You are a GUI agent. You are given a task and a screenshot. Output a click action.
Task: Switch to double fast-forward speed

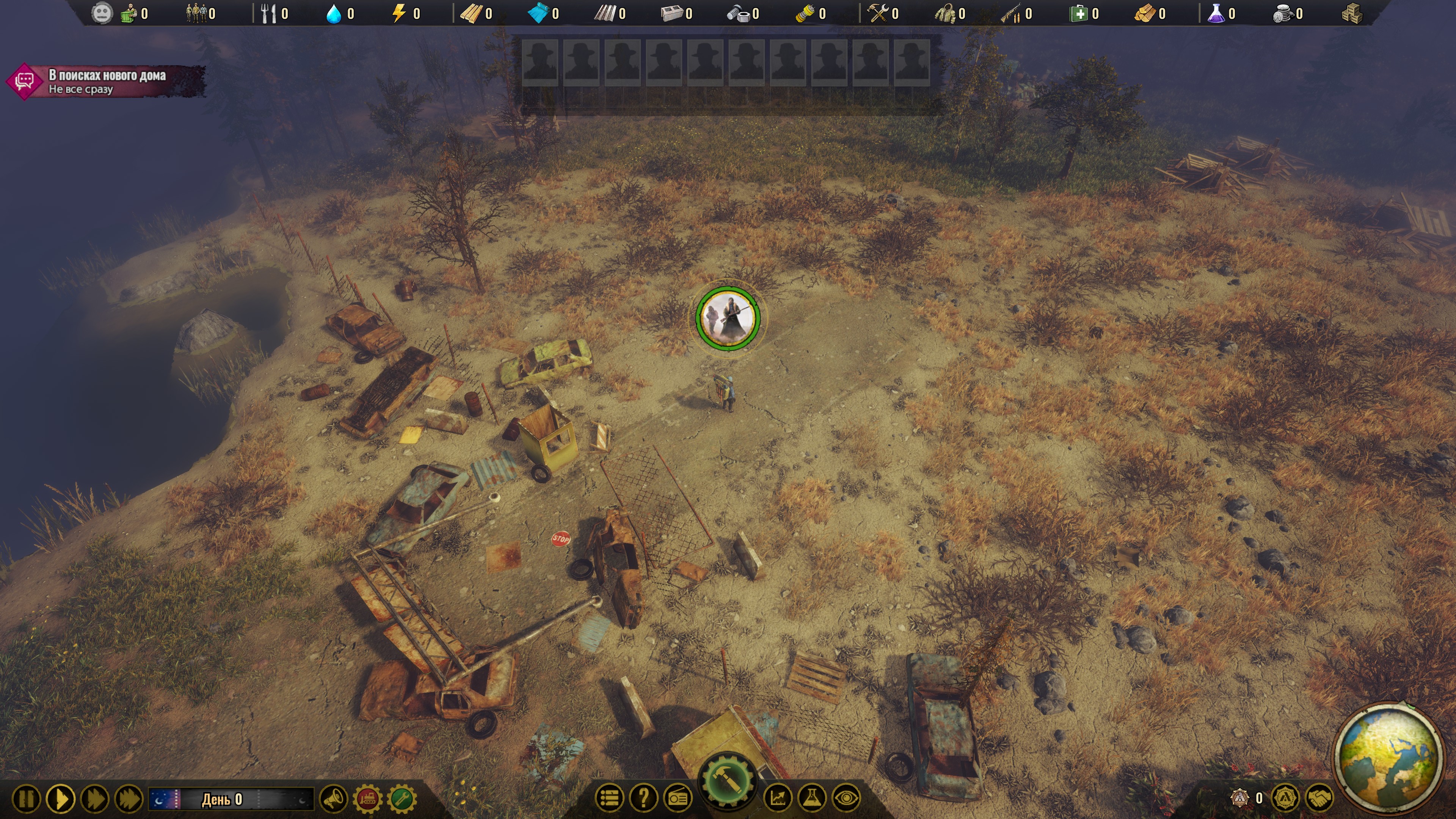(94, 799)
